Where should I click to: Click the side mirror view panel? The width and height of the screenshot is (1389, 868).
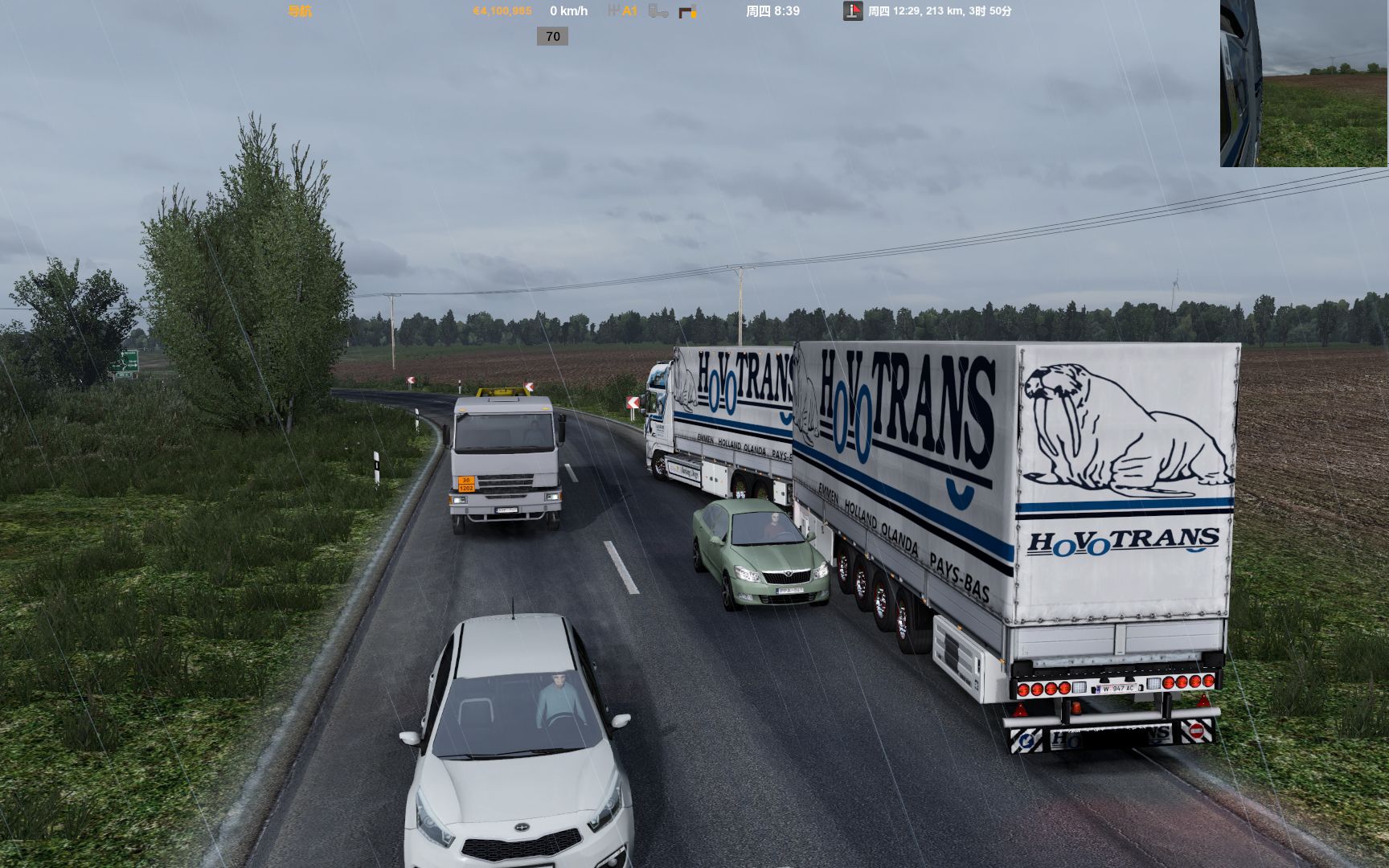[1304, 84]
